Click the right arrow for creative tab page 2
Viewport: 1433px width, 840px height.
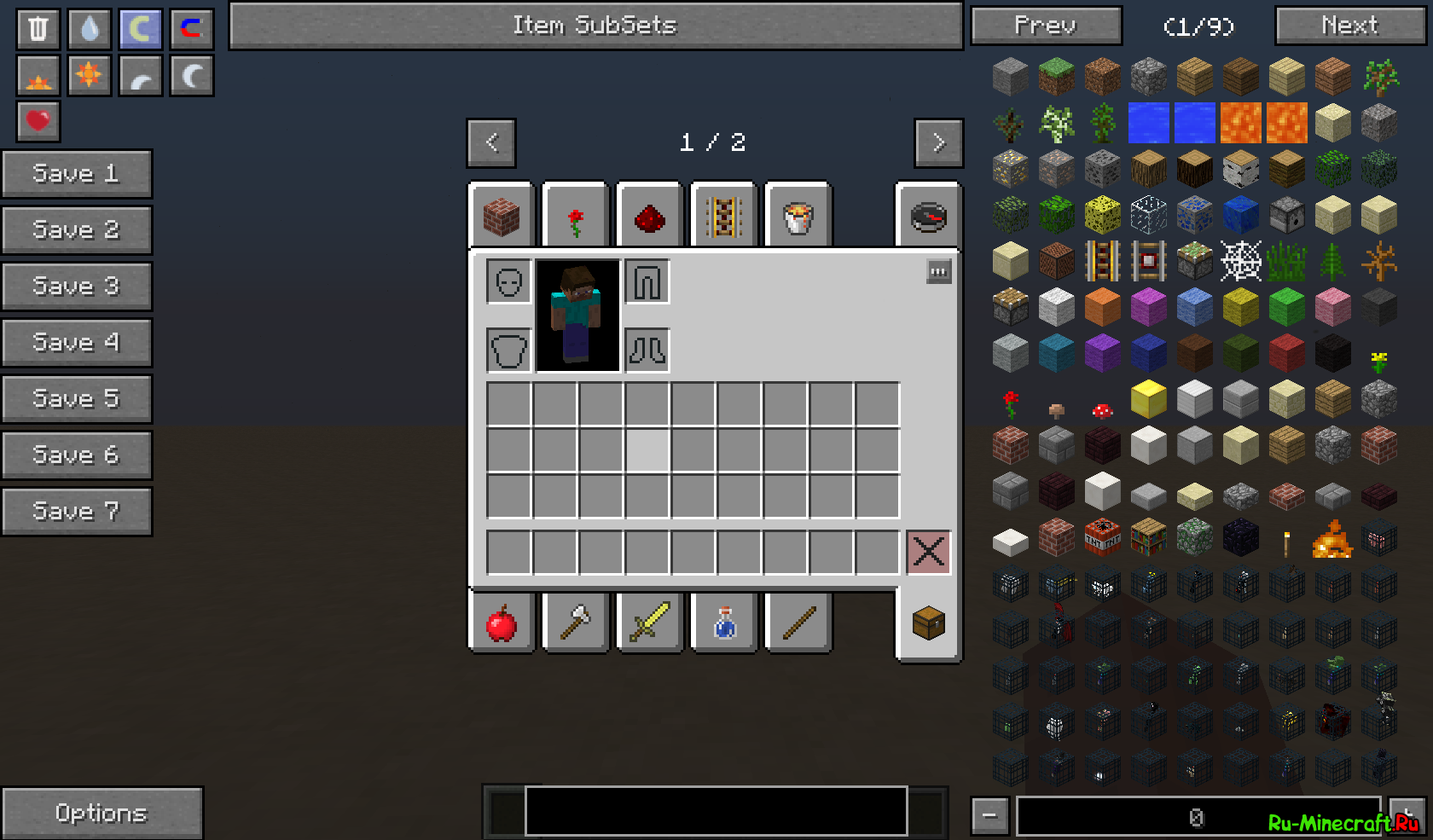tap(938, 142)
